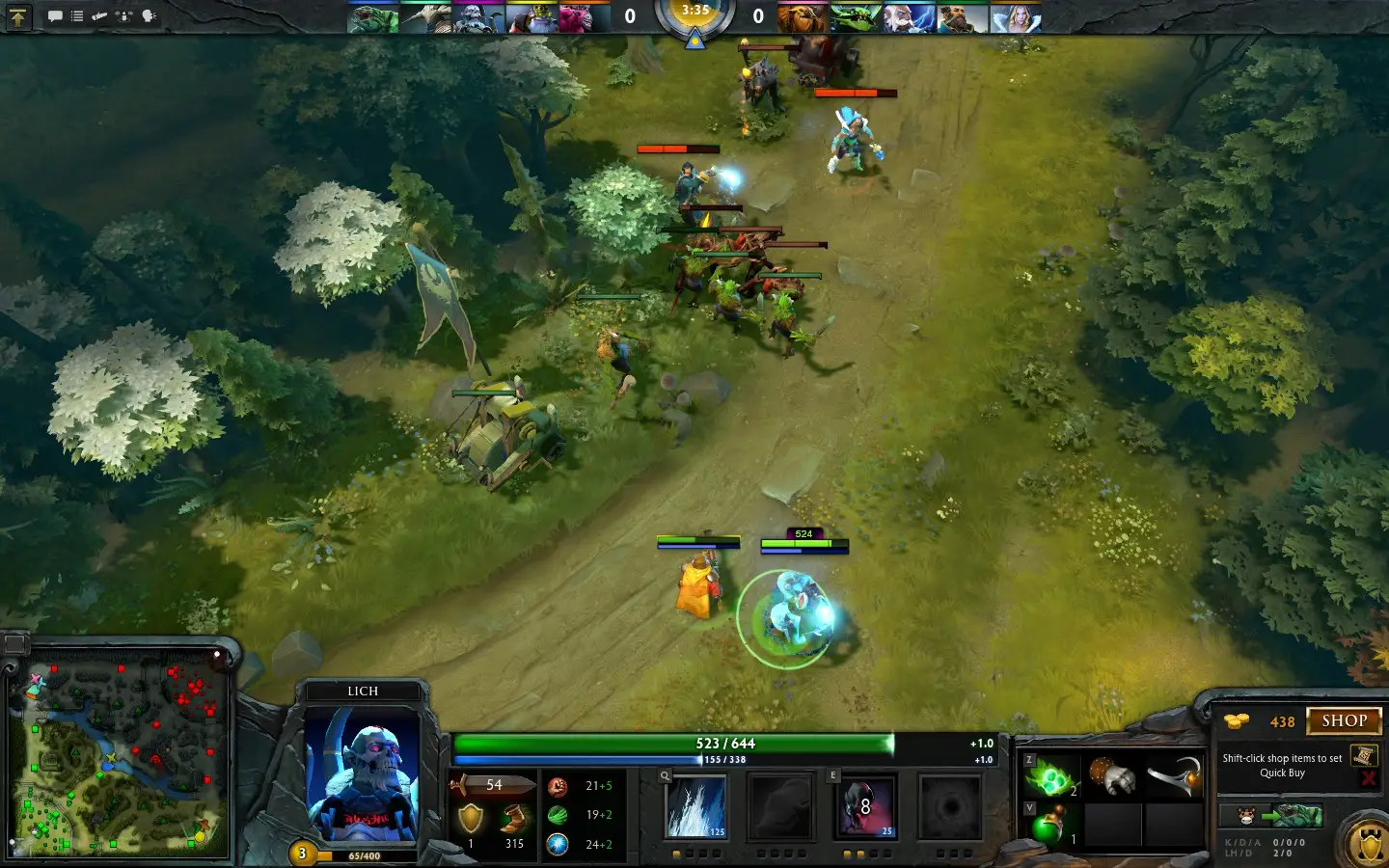This screenshot has height=868, width=1389.
Task: Use the green Healing Salve flask
Action: coord(1050,826)
